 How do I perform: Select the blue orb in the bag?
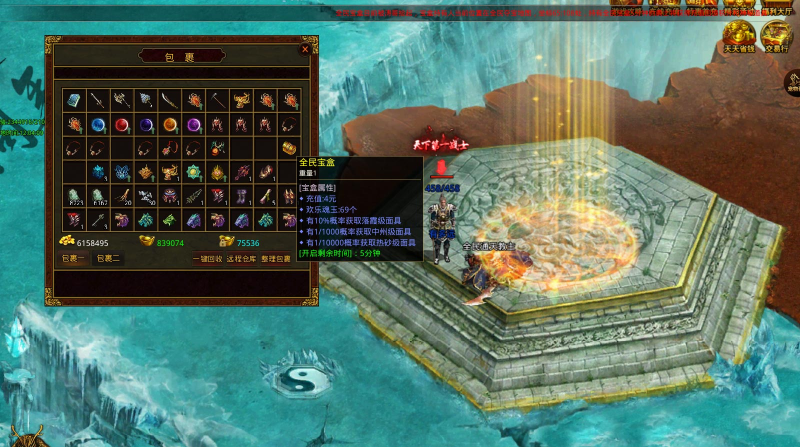point(98,124)
